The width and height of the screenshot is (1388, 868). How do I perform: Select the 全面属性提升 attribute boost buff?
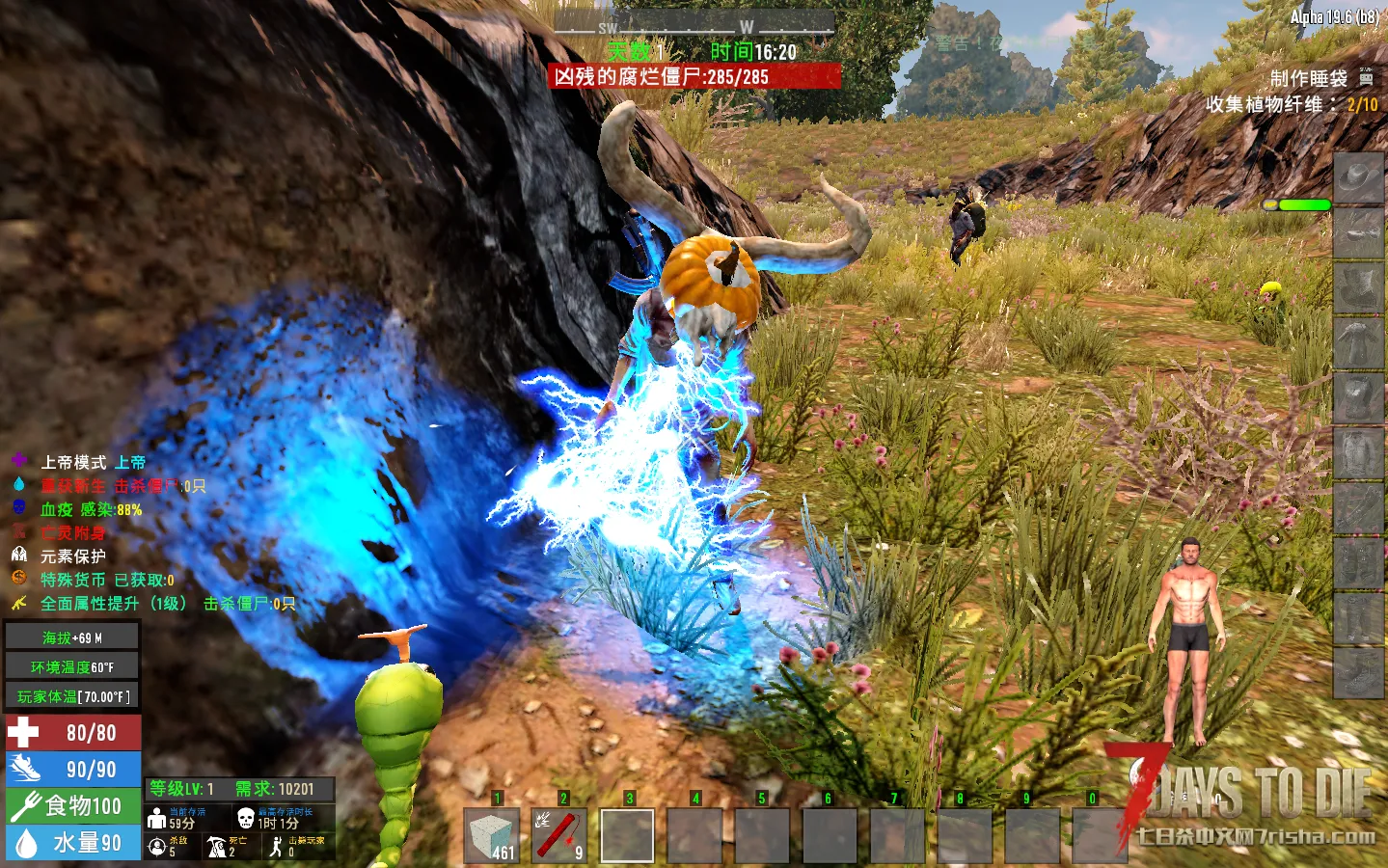coord(113,604)
